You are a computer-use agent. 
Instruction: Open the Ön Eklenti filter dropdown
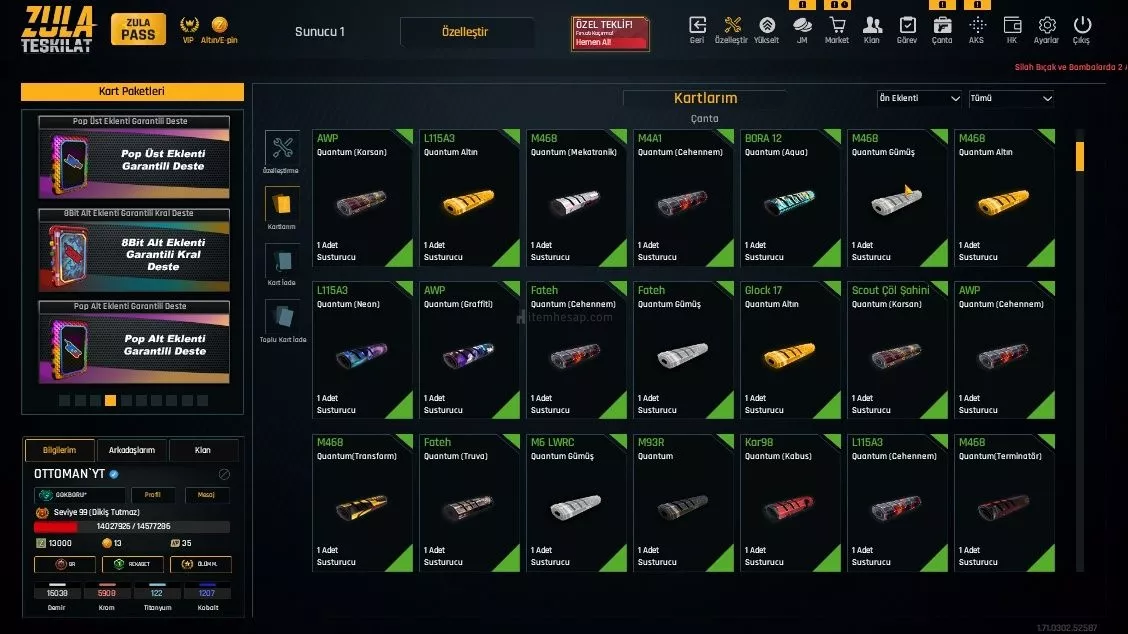point(919,99)
